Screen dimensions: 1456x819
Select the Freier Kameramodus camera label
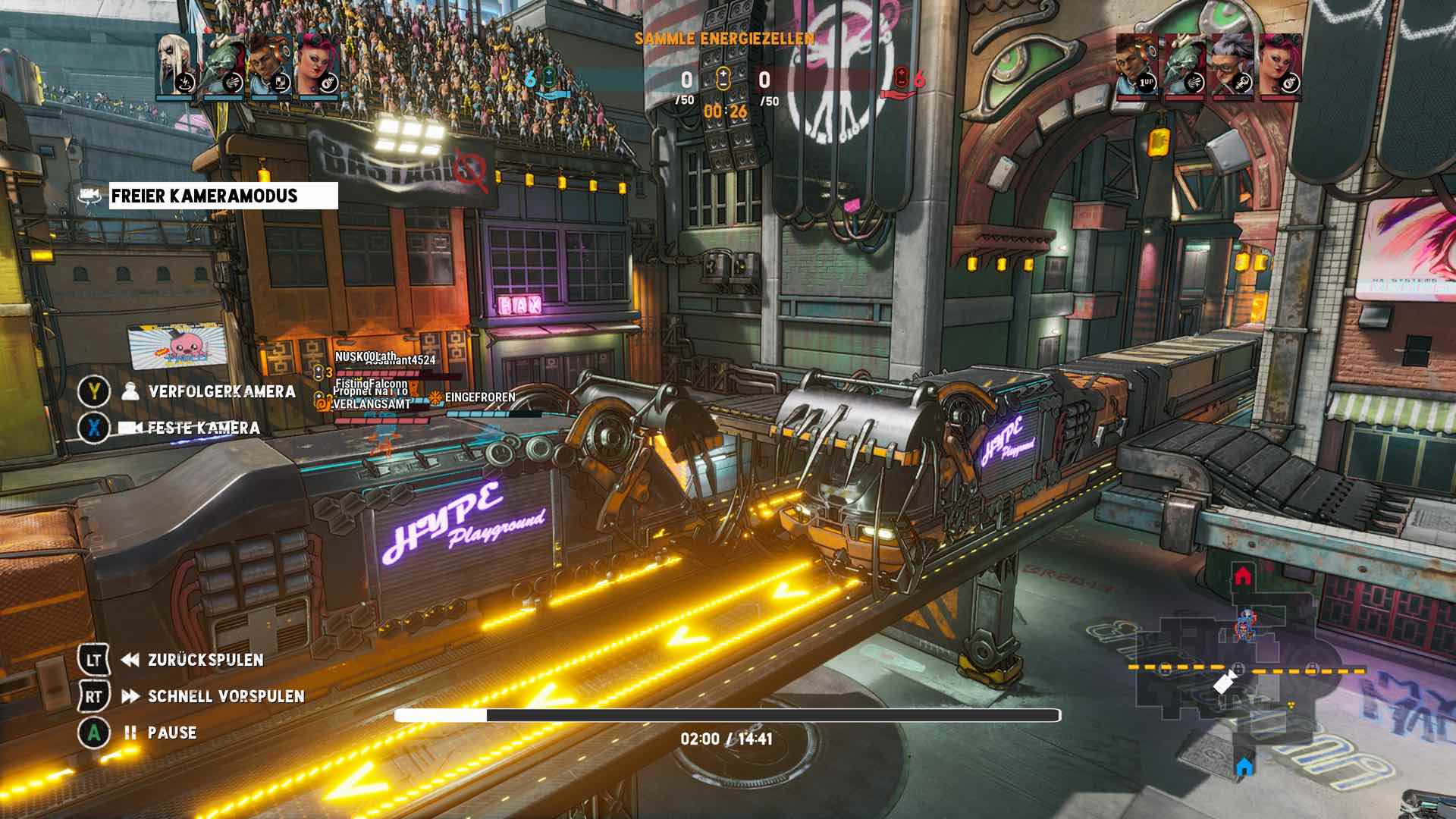(x=223, y=196)
